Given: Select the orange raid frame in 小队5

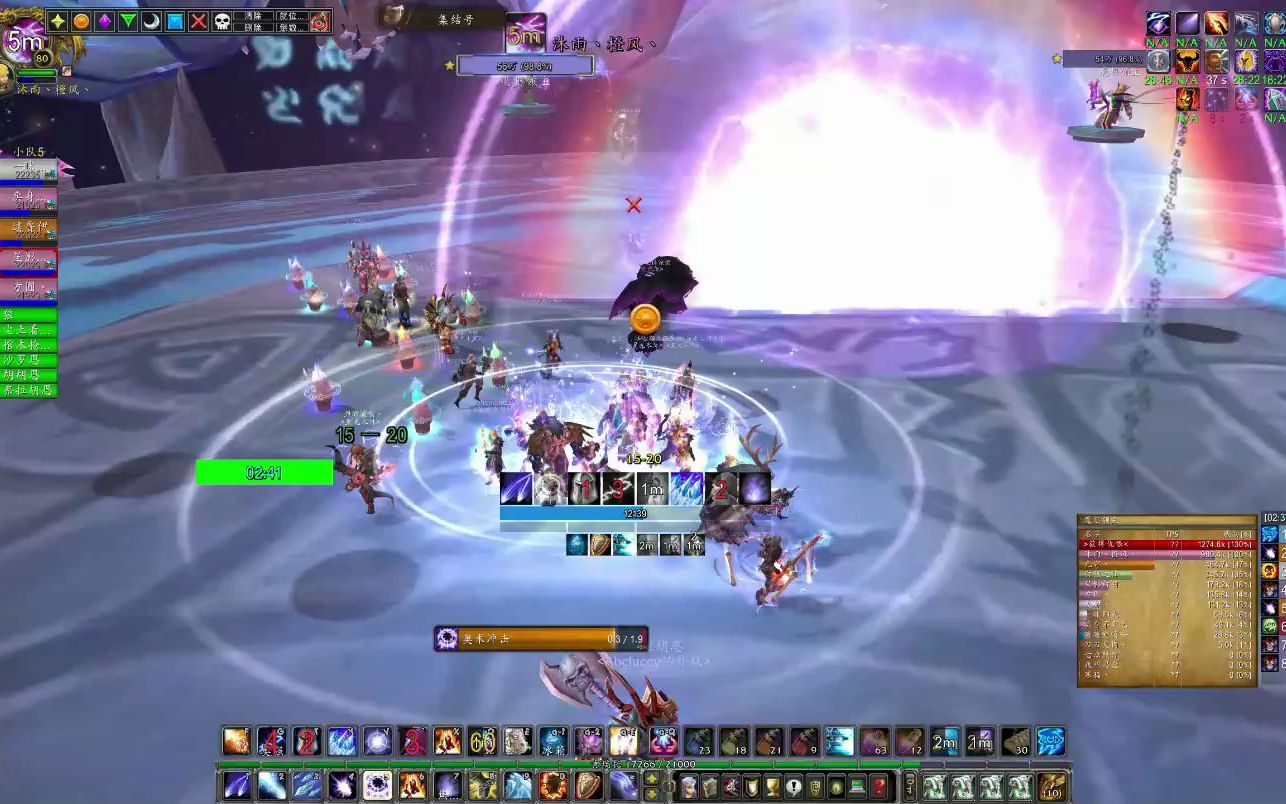Looking at the screenshot, I should coord(28,228).
